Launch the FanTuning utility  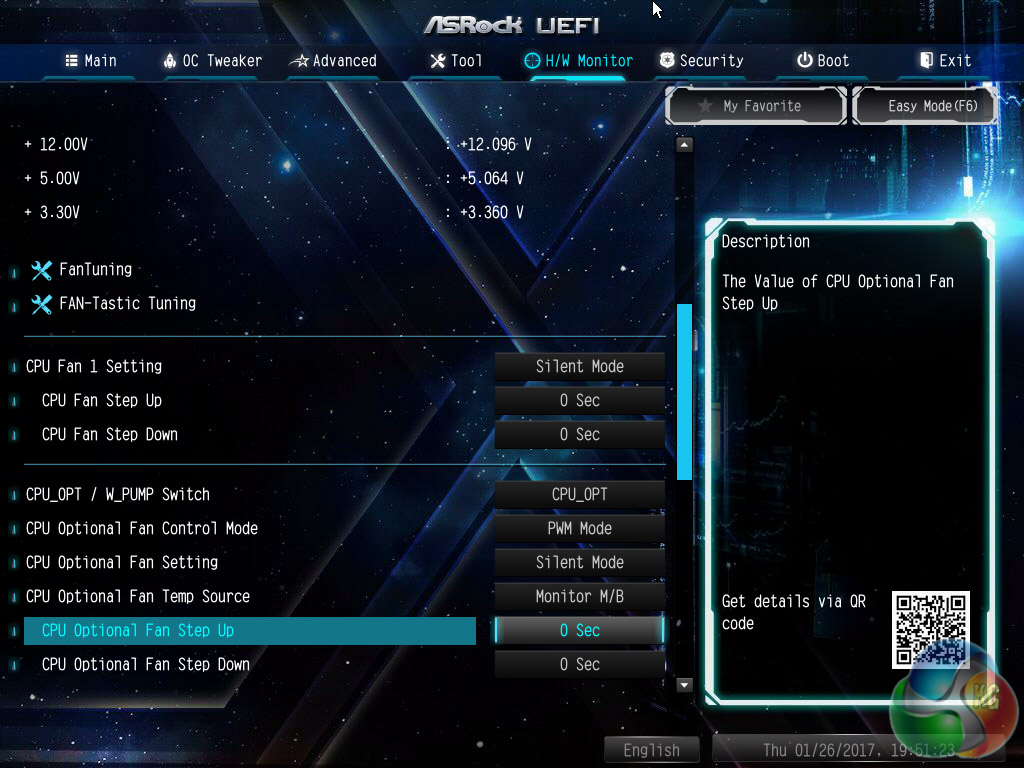point(94,269)
